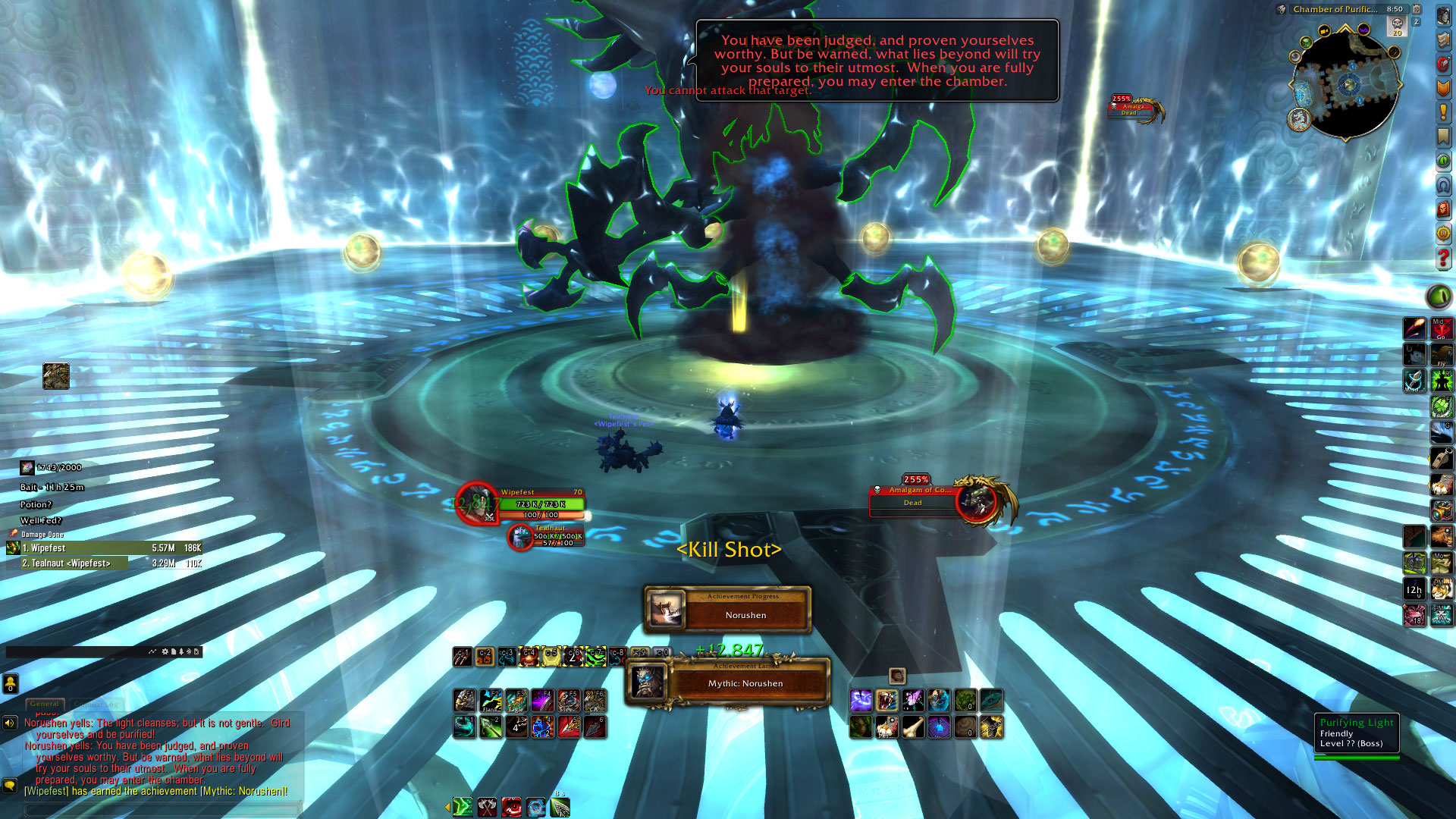Click the bone pet ability icon

pos(913,727)
